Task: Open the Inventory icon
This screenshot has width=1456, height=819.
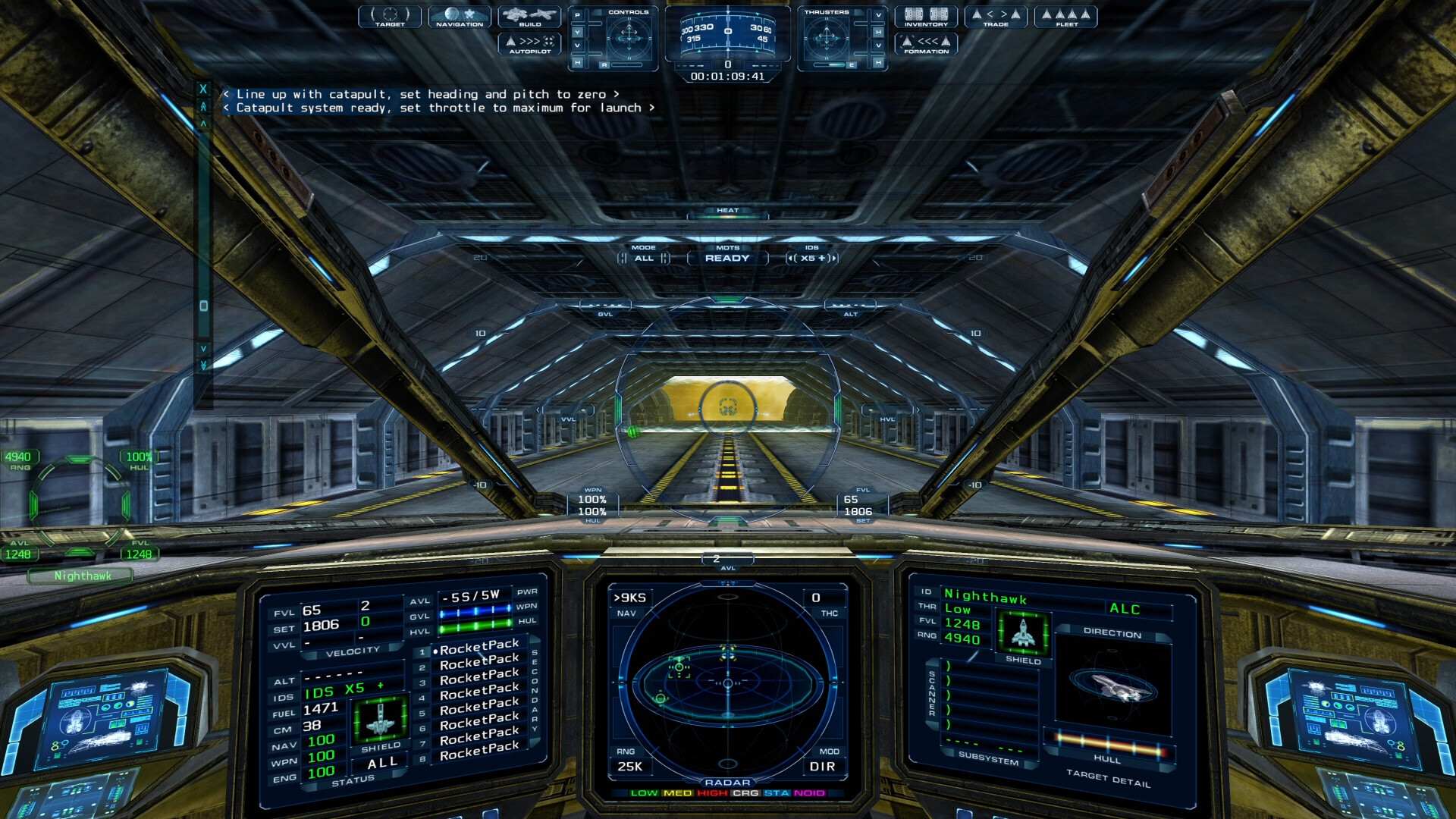Action: click(928, 17)
